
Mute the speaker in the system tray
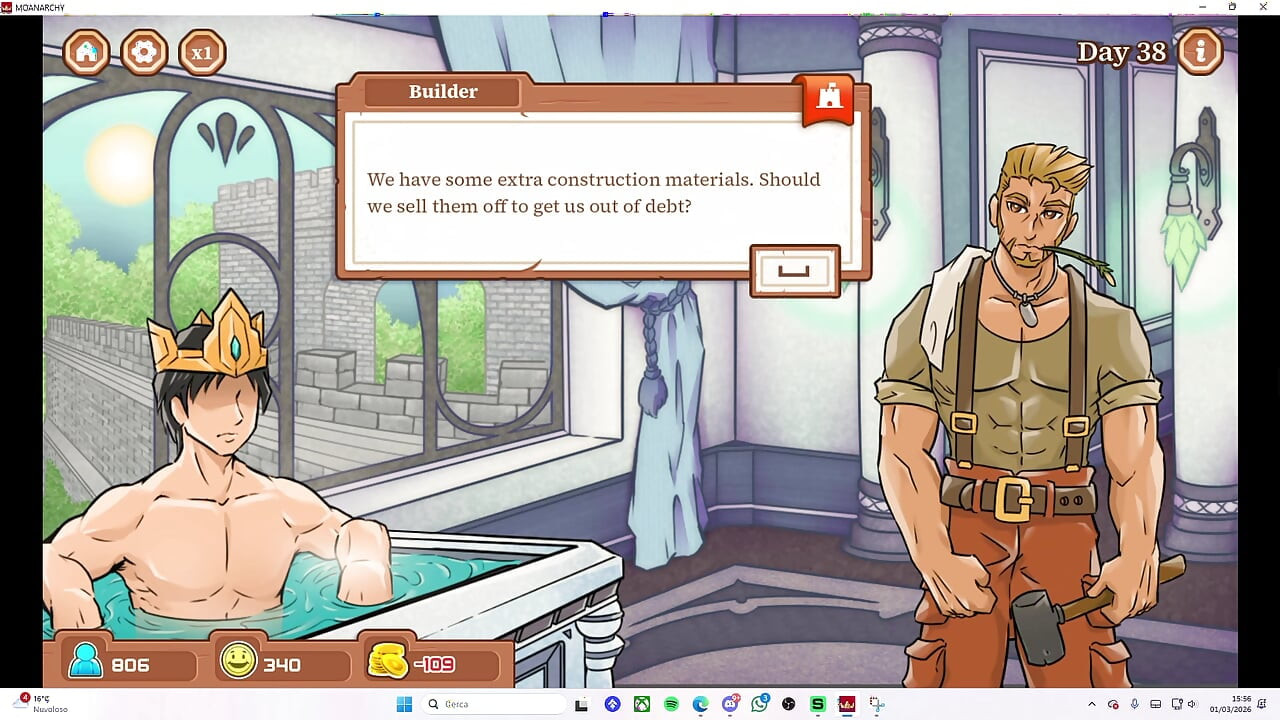[1191, 704]
